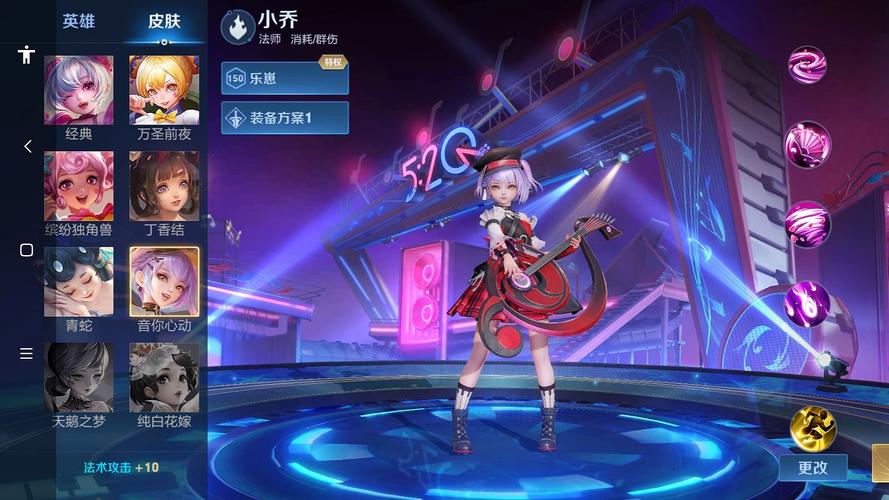Screen dimensions: 889x500
Task: Tap the Android back arrow
Action: coord(27,147)
